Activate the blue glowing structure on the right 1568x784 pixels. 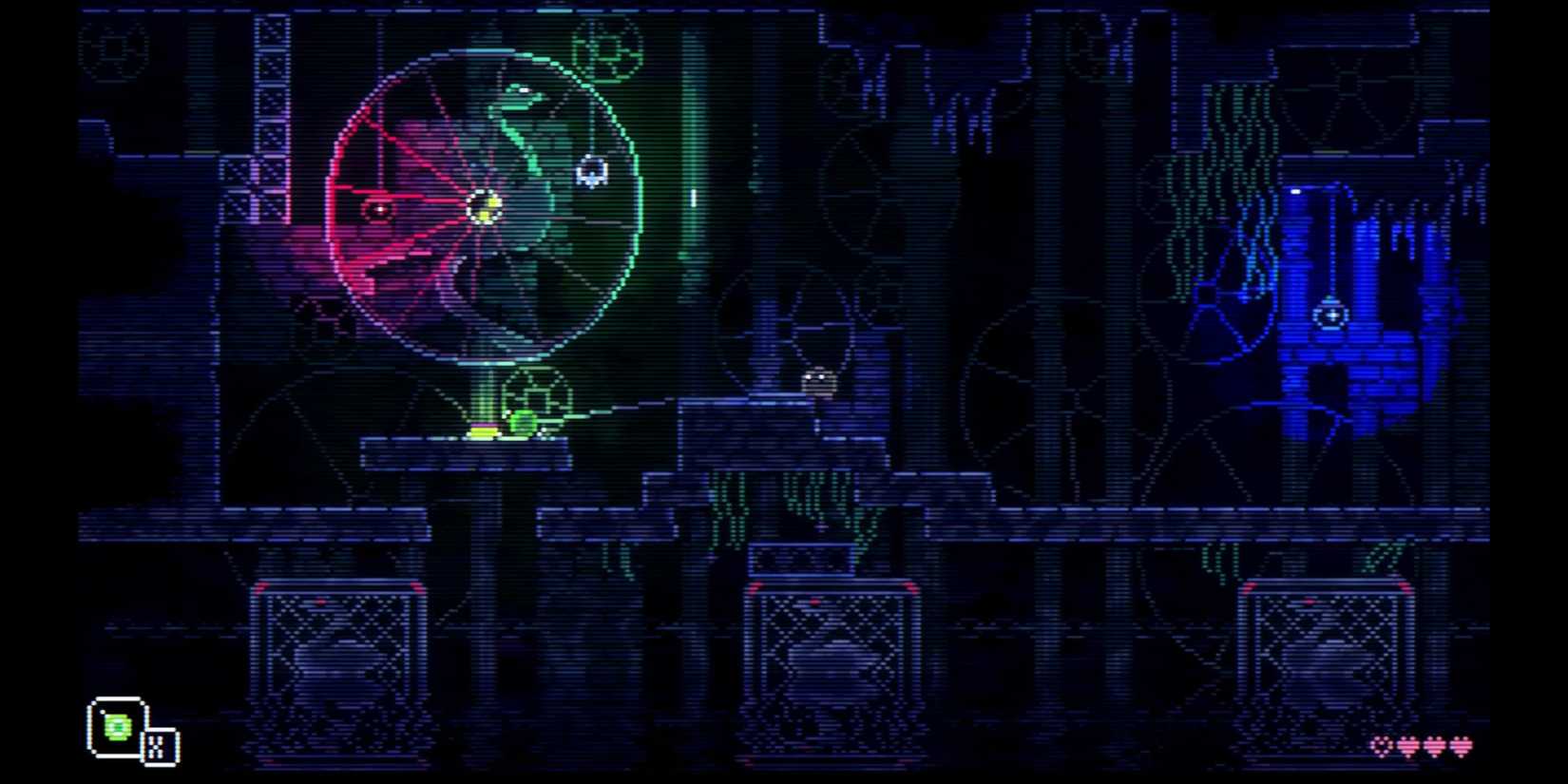[1330, 314]
